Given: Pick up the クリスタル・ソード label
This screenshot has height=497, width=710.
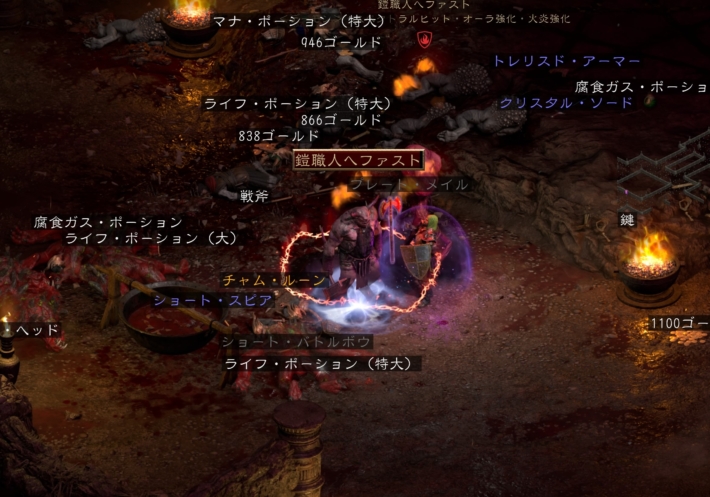Looking at the screenshot, I should 566,102.
